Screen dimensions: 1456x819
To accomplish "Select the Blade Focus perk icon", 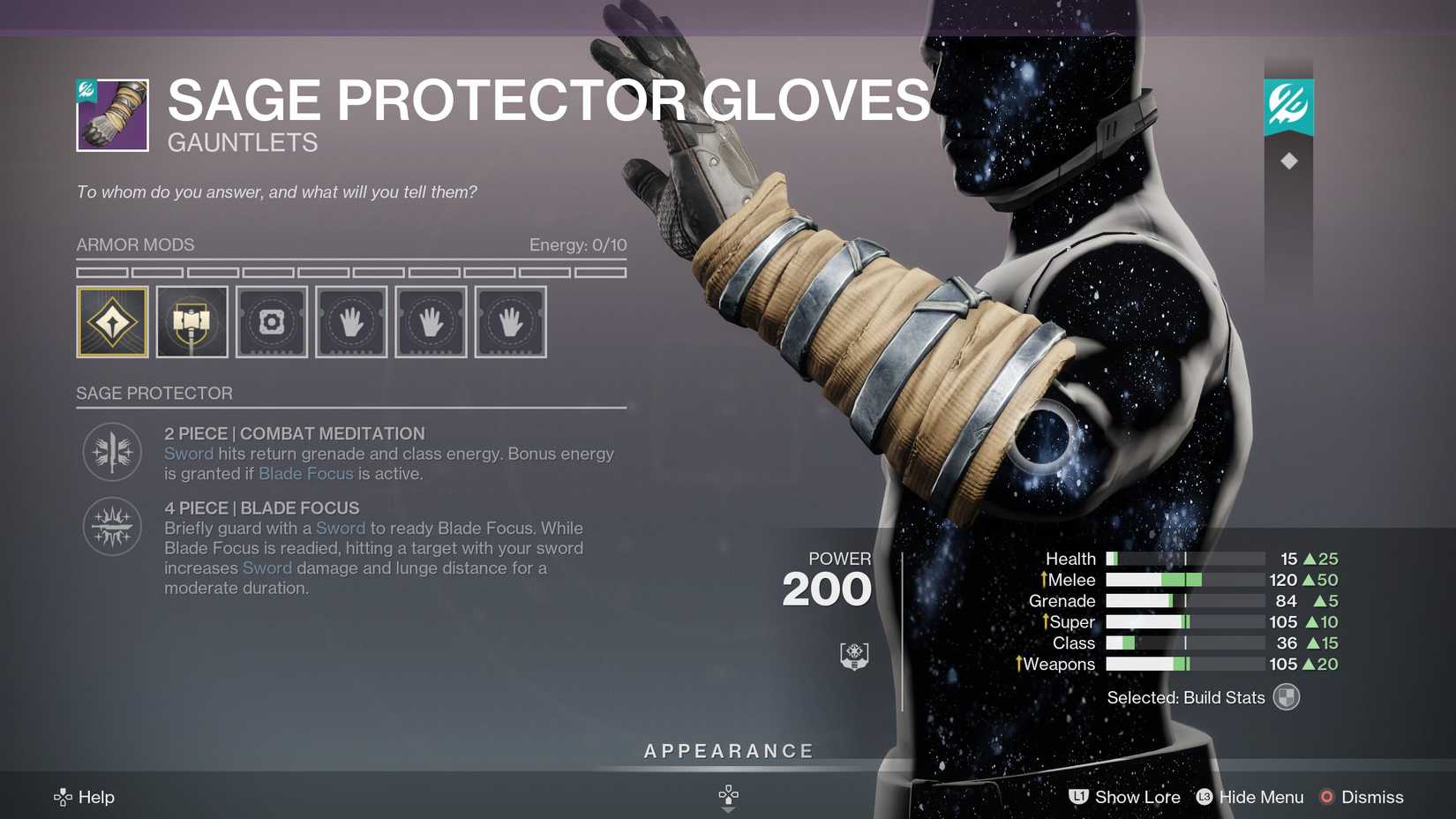I will [111, 526].
